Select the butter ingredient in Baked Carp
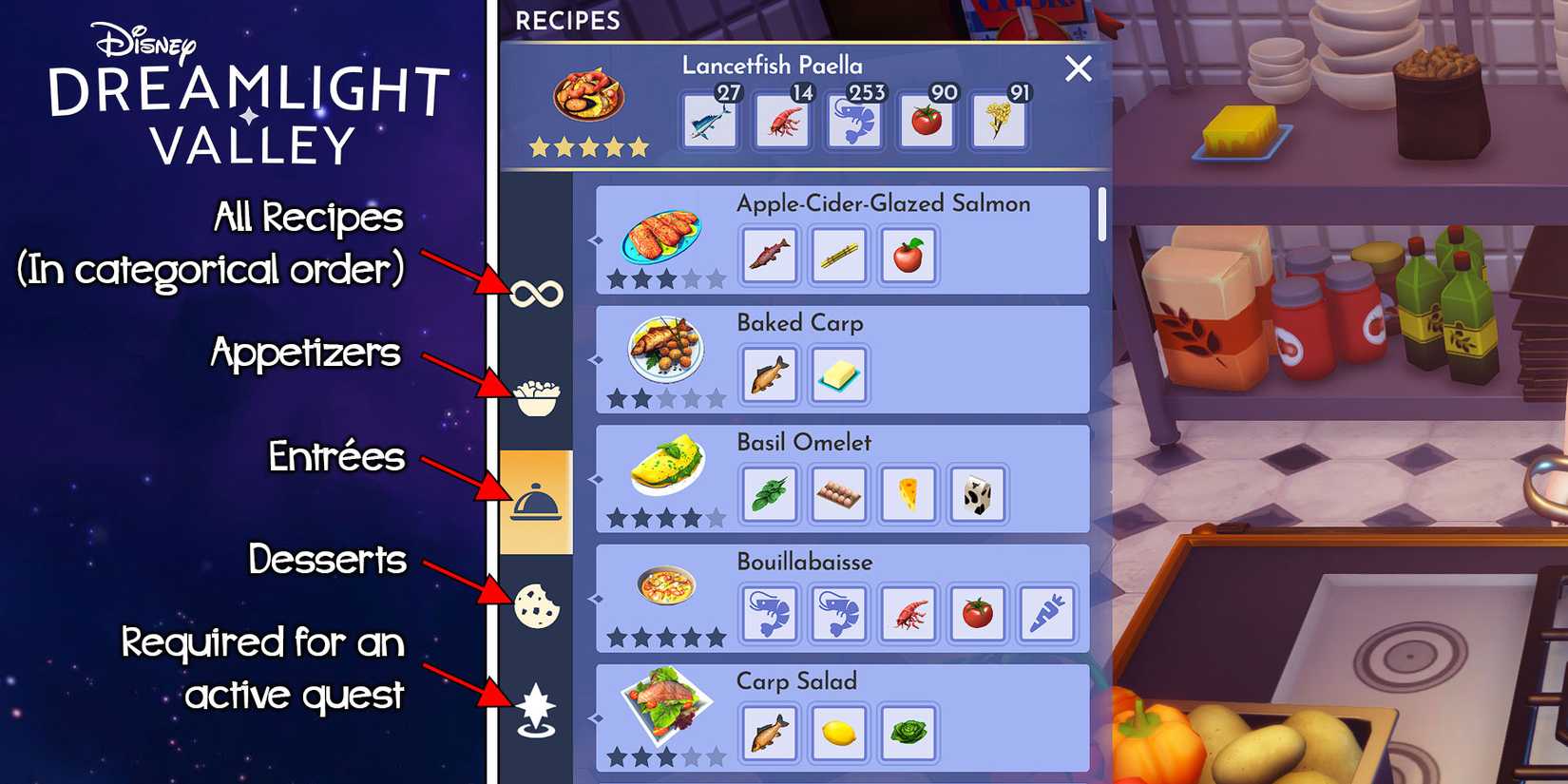This screenshot has height=784, width=1568. (x=837, y=375)
